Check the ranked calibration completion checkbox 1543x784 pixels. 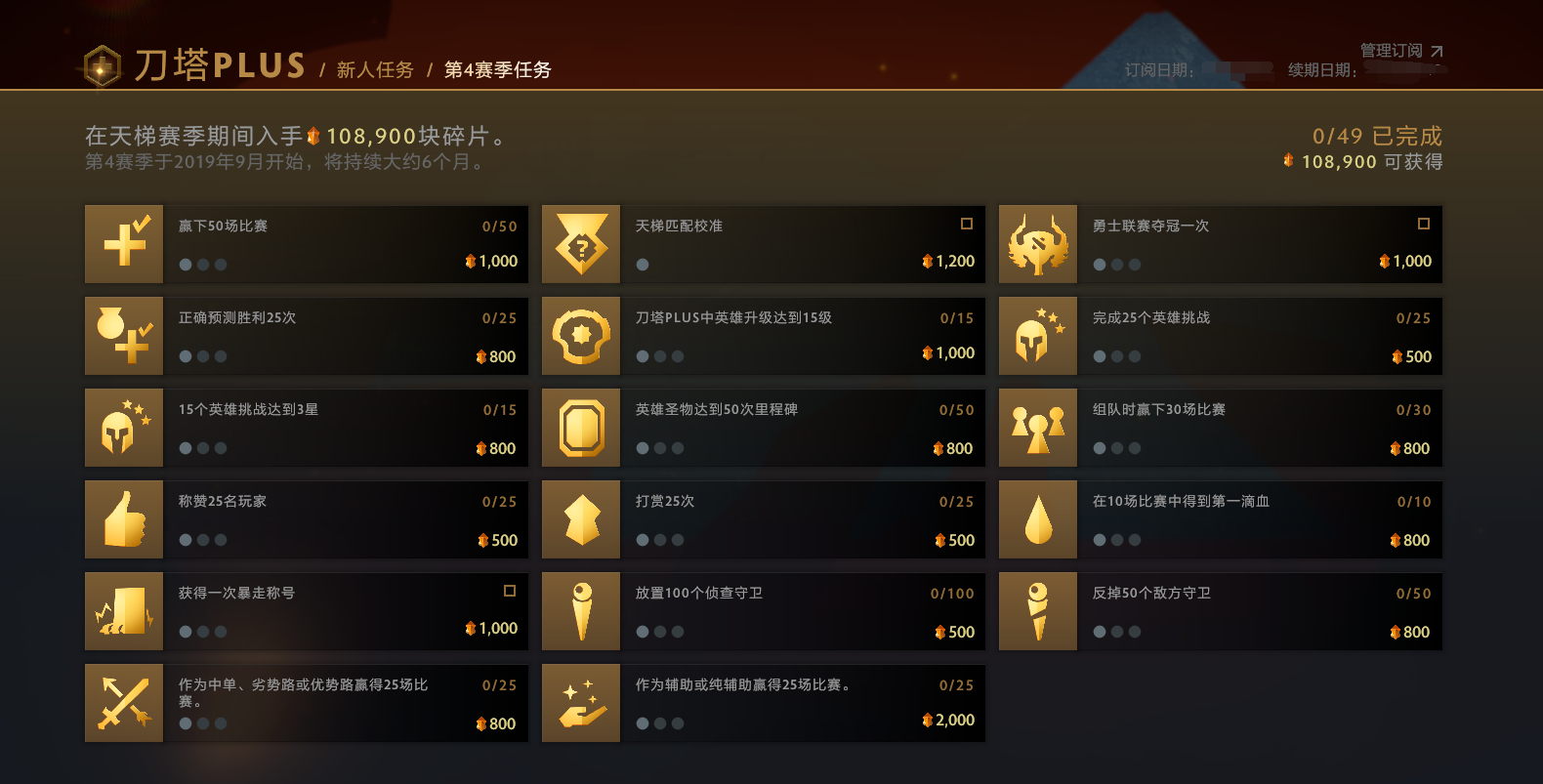(x=967, y=224)
